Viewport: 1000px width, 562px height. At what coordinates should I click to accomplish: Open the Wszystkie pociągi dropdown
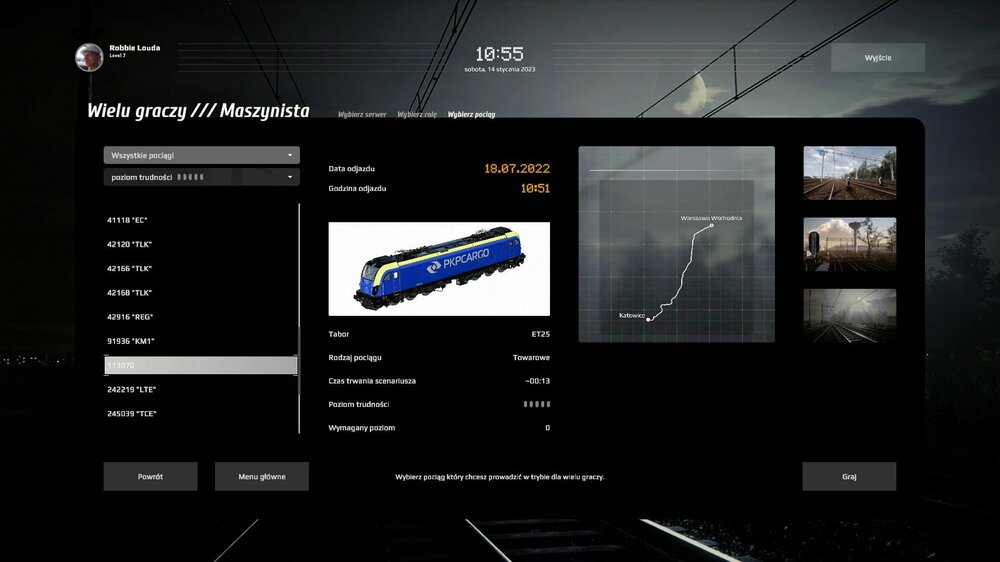(201, 155)
